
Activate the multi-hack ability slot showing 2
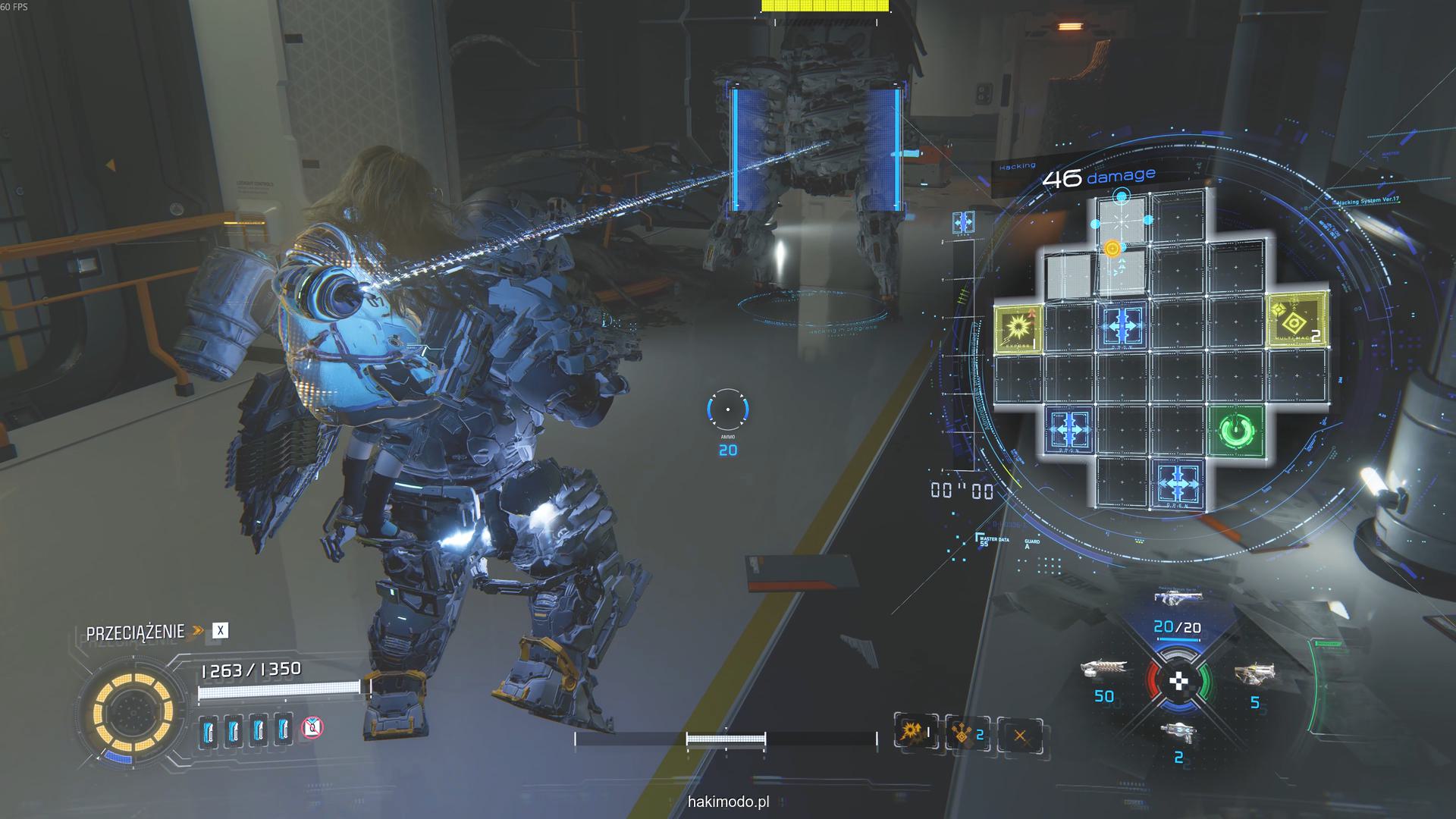coord(965,734)
